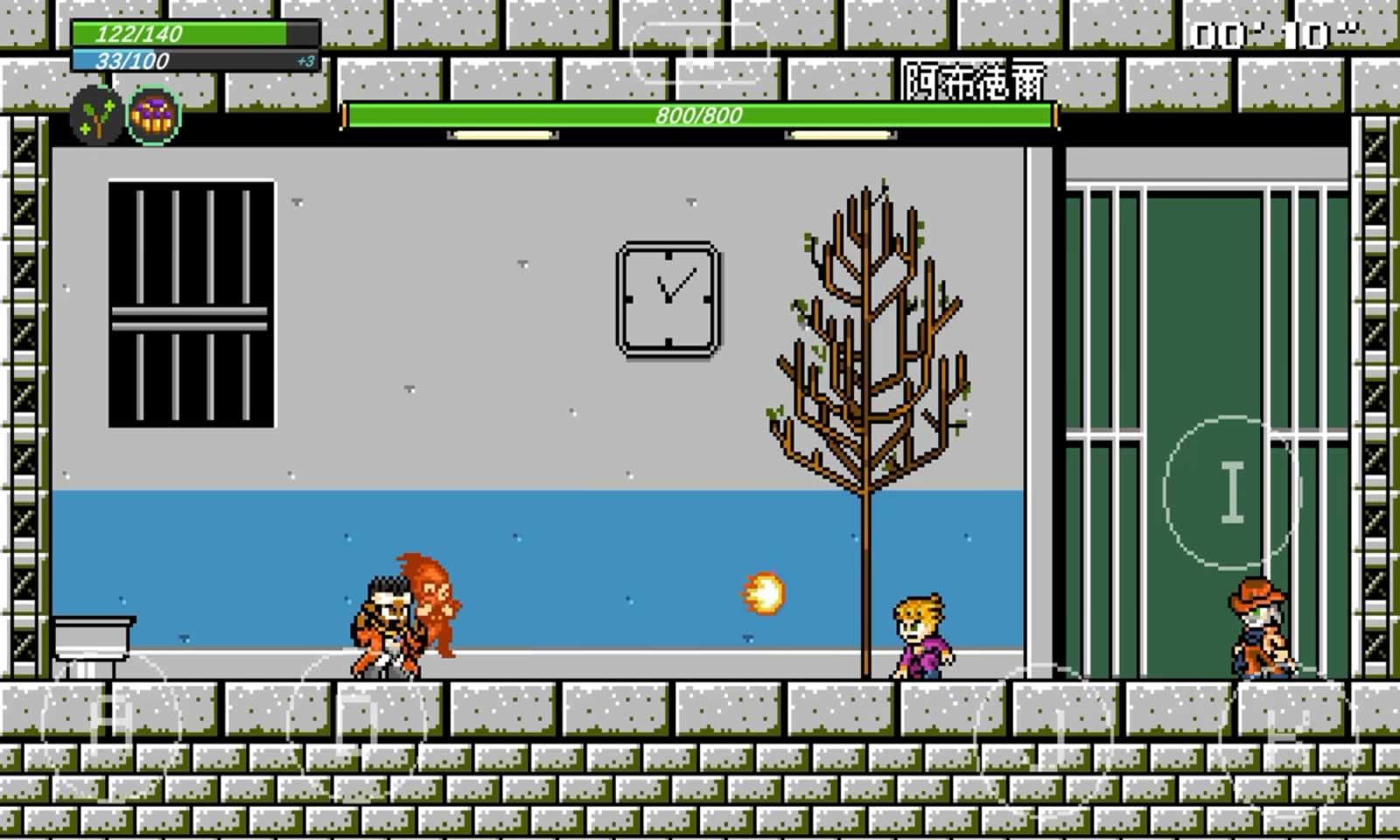1400x840 pixels.
Task: Pause the game with the top pause button
Action: coord(698,52)
